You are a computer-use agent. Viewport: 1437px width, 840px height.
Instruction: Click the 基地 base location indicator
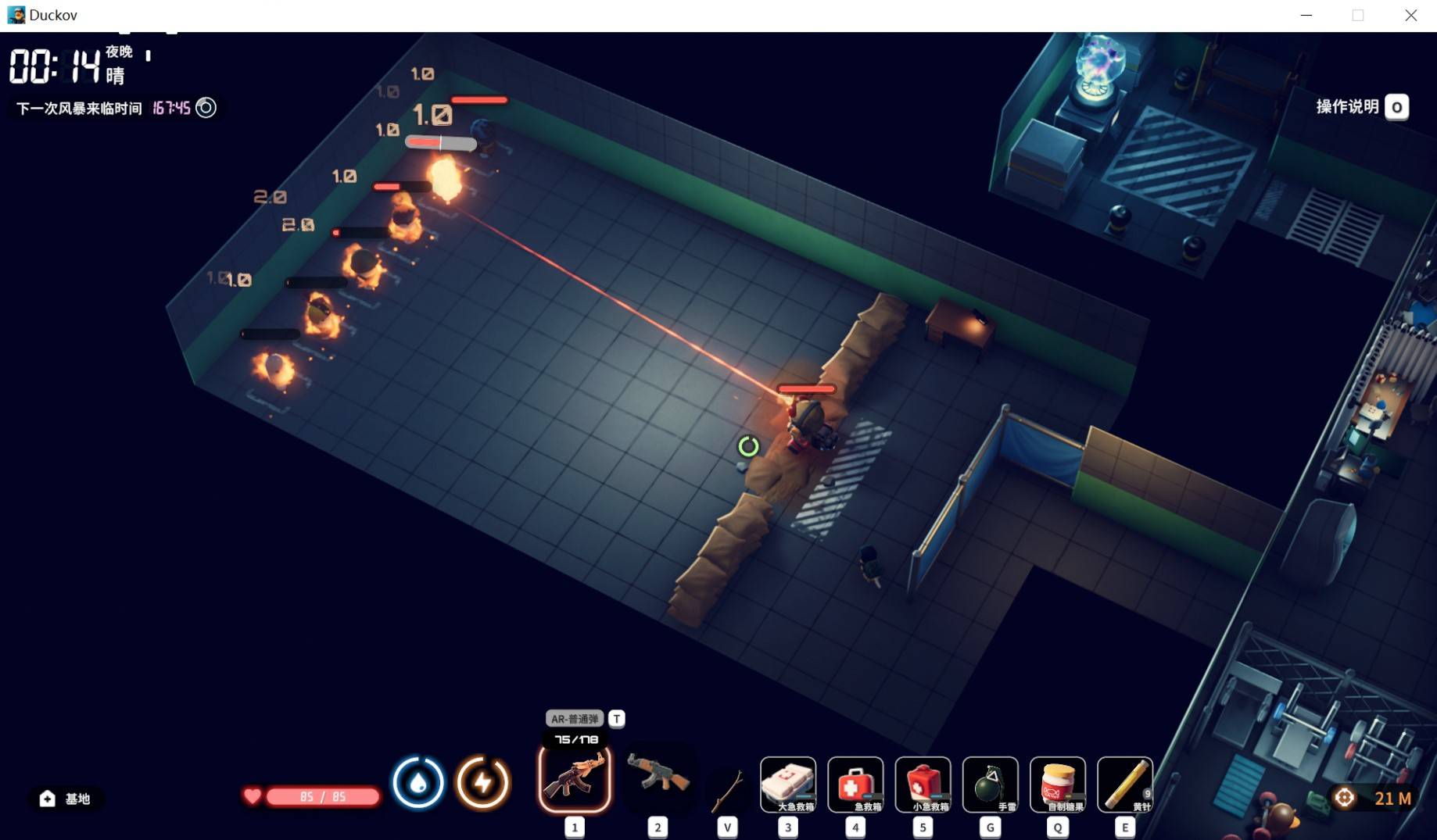coord(66,799)
